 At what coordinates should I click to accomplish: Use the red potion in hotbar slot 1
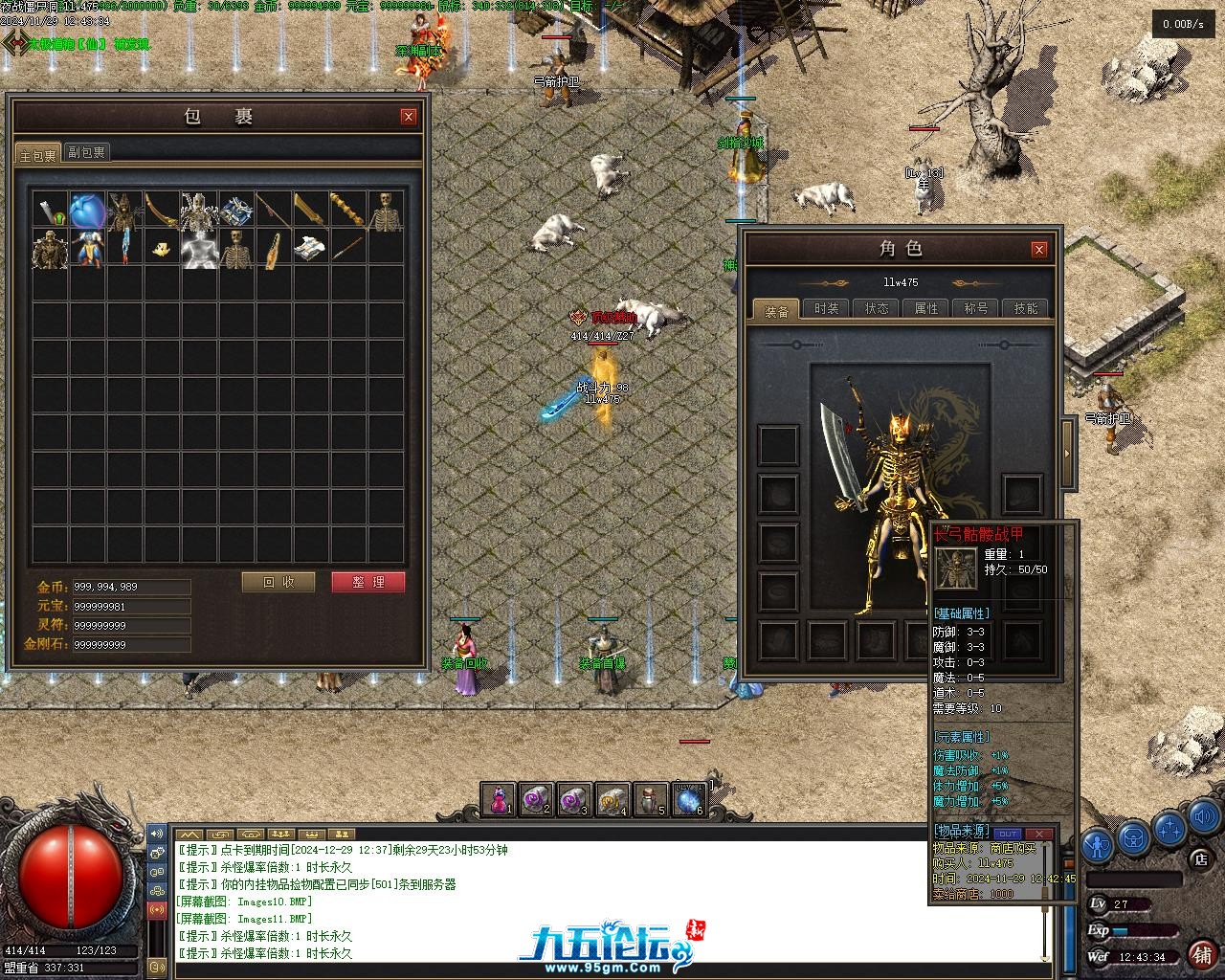(x=499, y=800)
